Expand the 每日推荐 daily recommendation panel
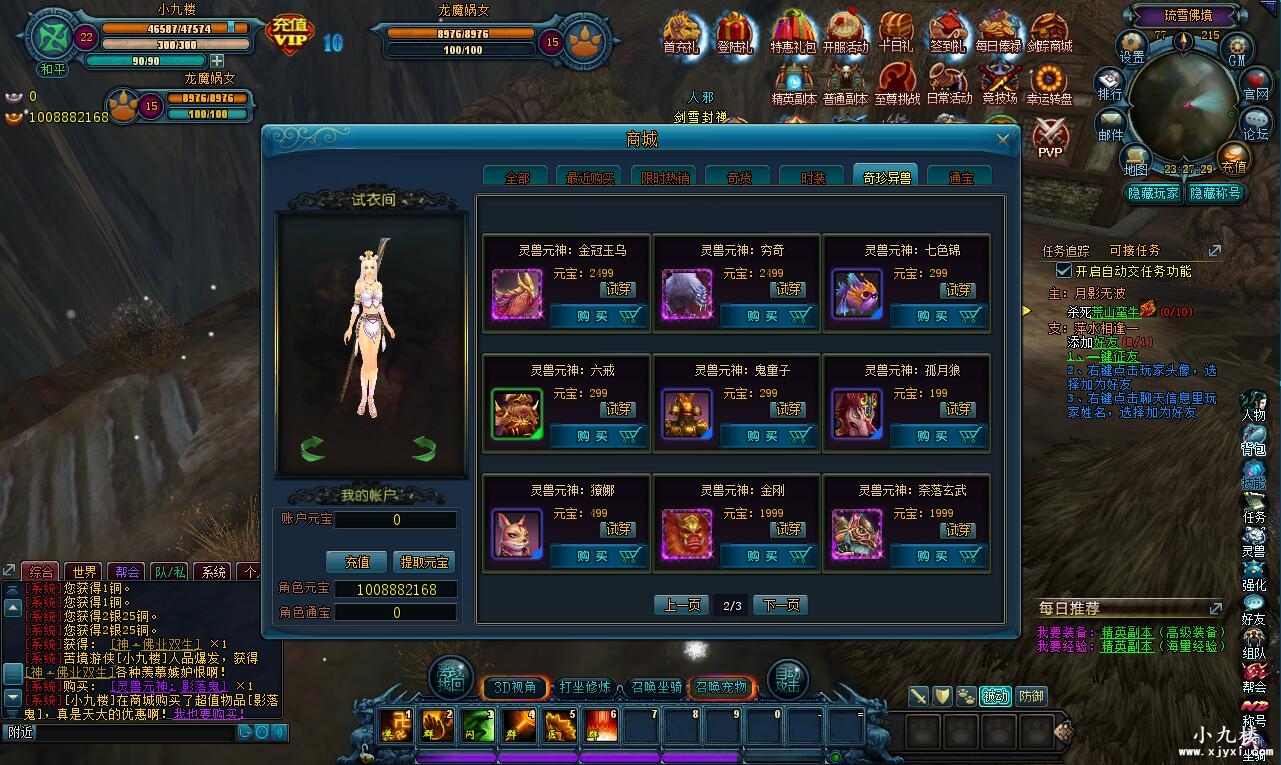 click(x=1215, y=606)
